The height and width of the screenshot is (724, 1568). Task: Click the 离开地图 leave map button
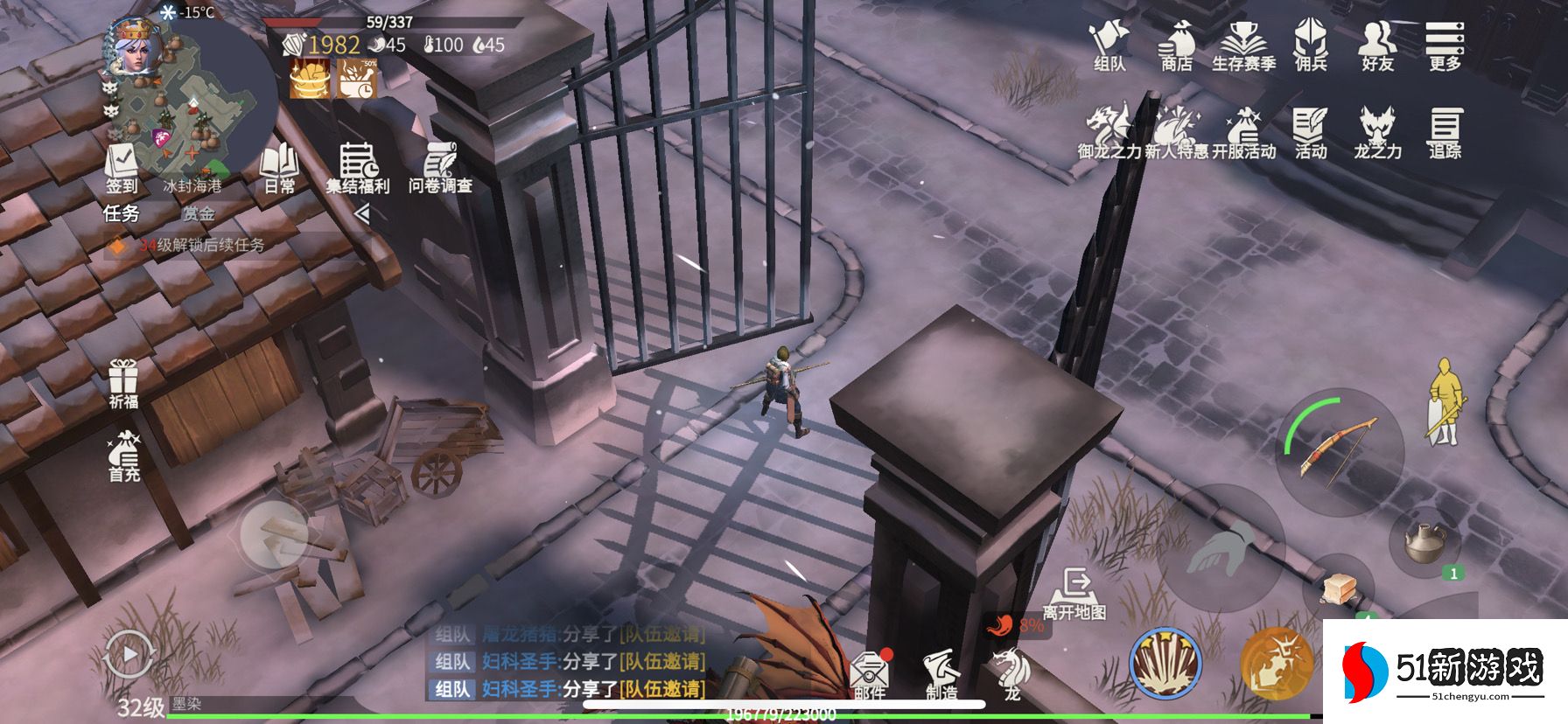tap(1074, 593)
